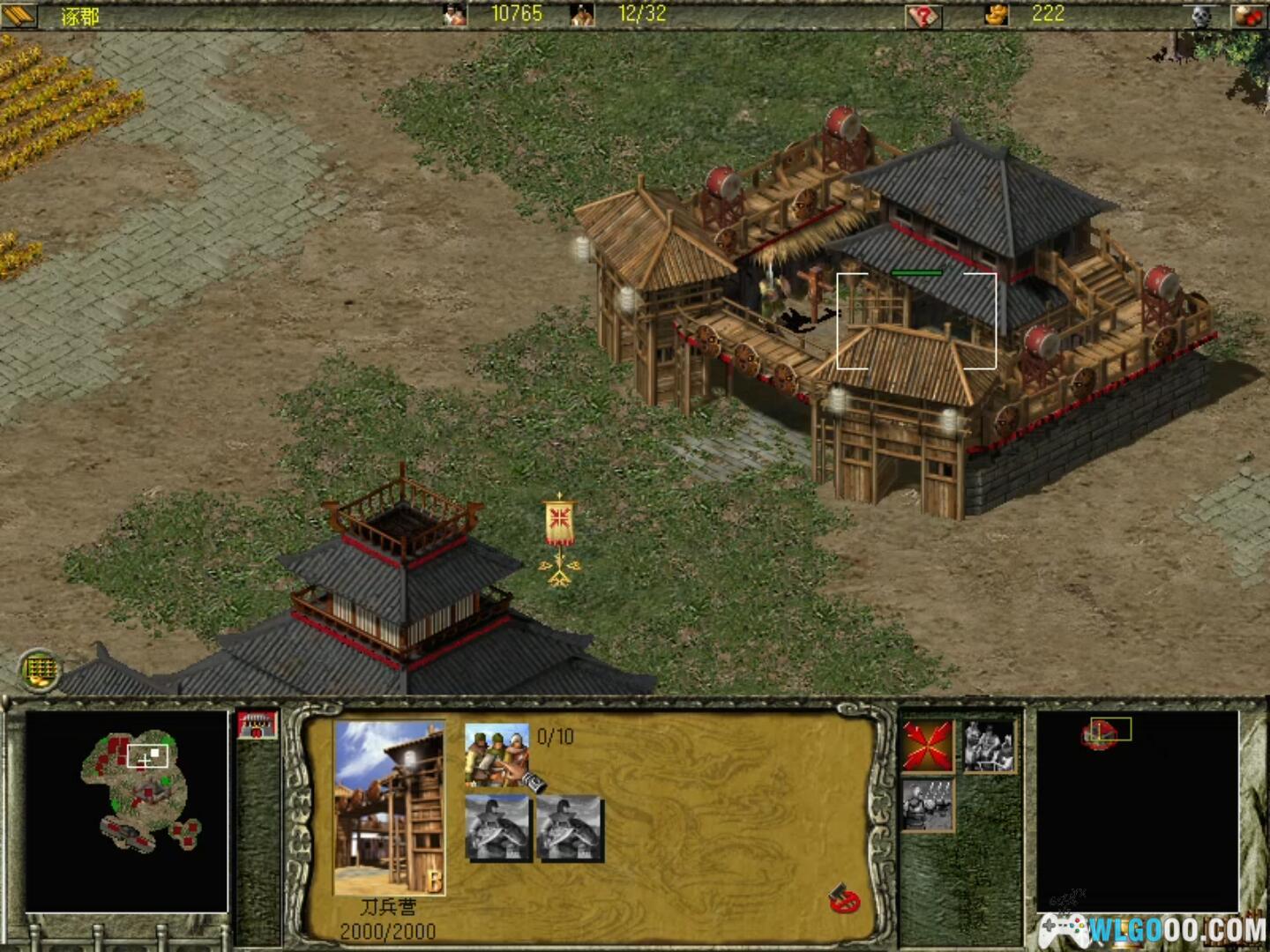Viewport: 1270px width, 952px height.
Task: Open the red question-mark help book
Action: pos(923,16)
